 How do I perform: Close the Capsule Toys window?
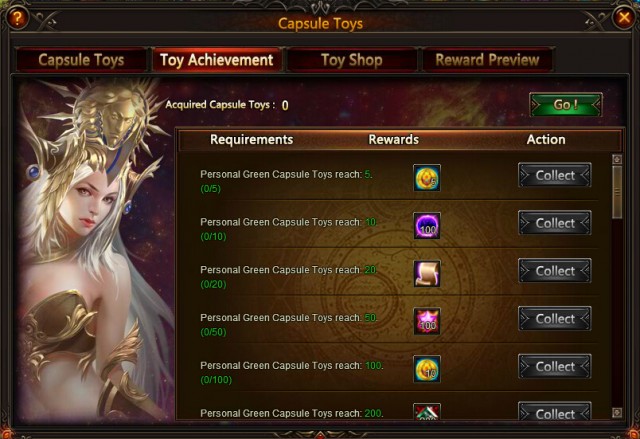point(623,16)
